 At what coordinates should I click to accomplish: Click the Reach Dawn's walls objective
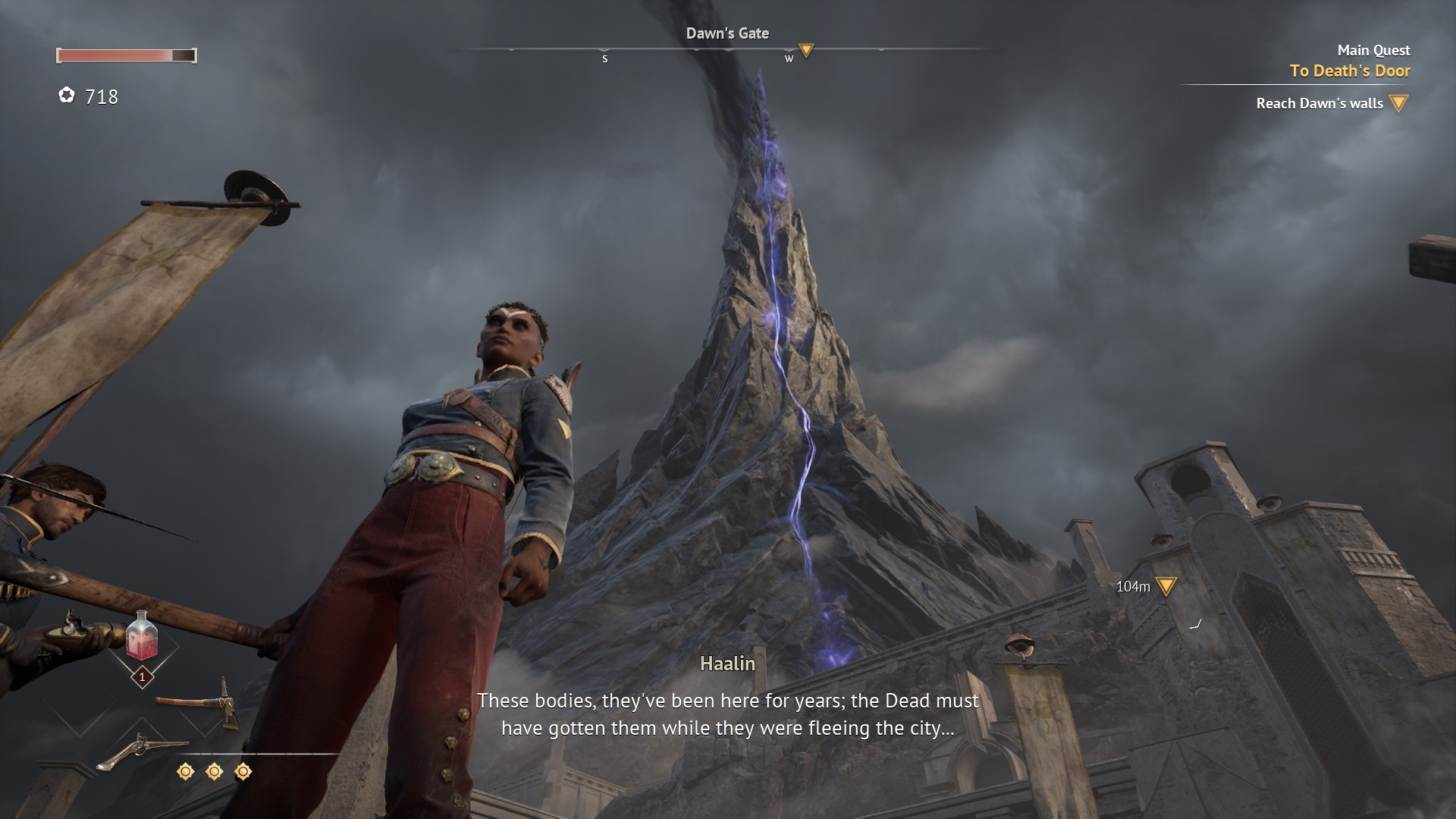tap(1319, 103)
